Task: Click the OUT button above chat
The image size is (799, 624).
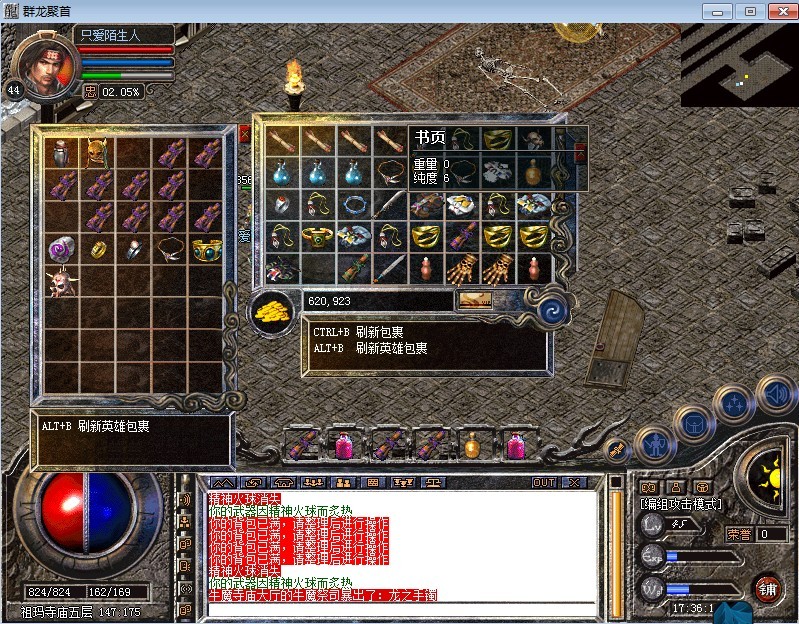Action: 544,482
